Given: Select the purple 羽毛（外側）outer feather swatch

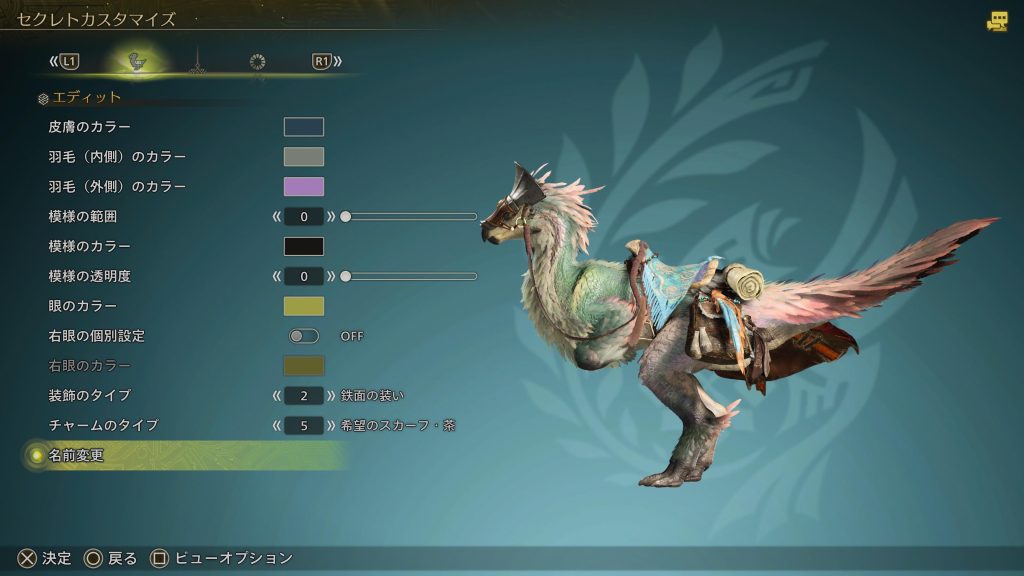Looking at the screenshot, I should tap(303, 187).
